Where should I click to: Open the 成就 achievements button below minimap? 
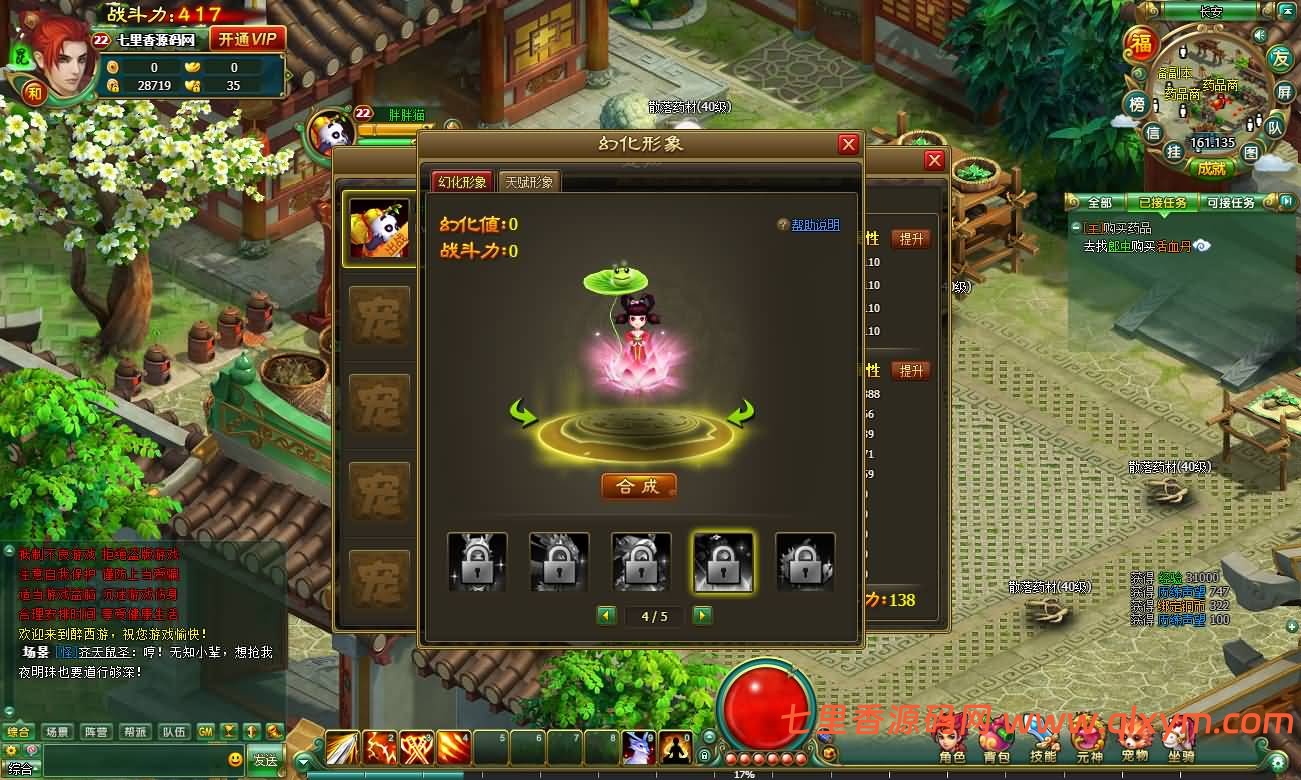1212,167
